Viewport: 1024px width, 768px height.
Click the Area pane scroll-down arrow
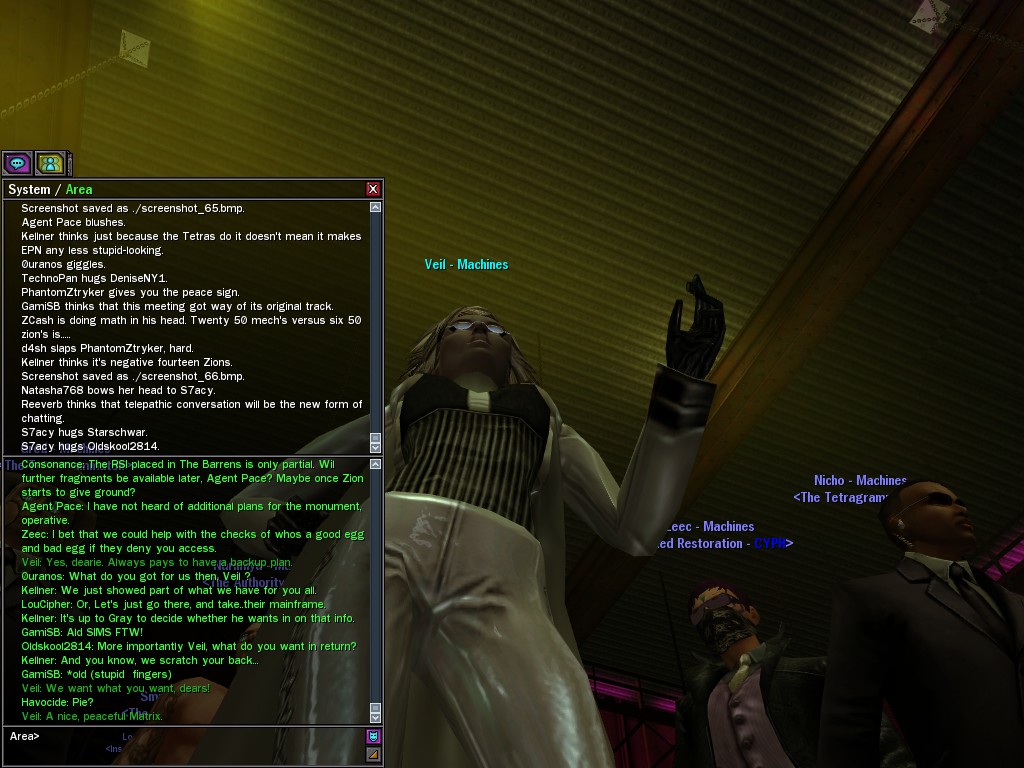375,717
